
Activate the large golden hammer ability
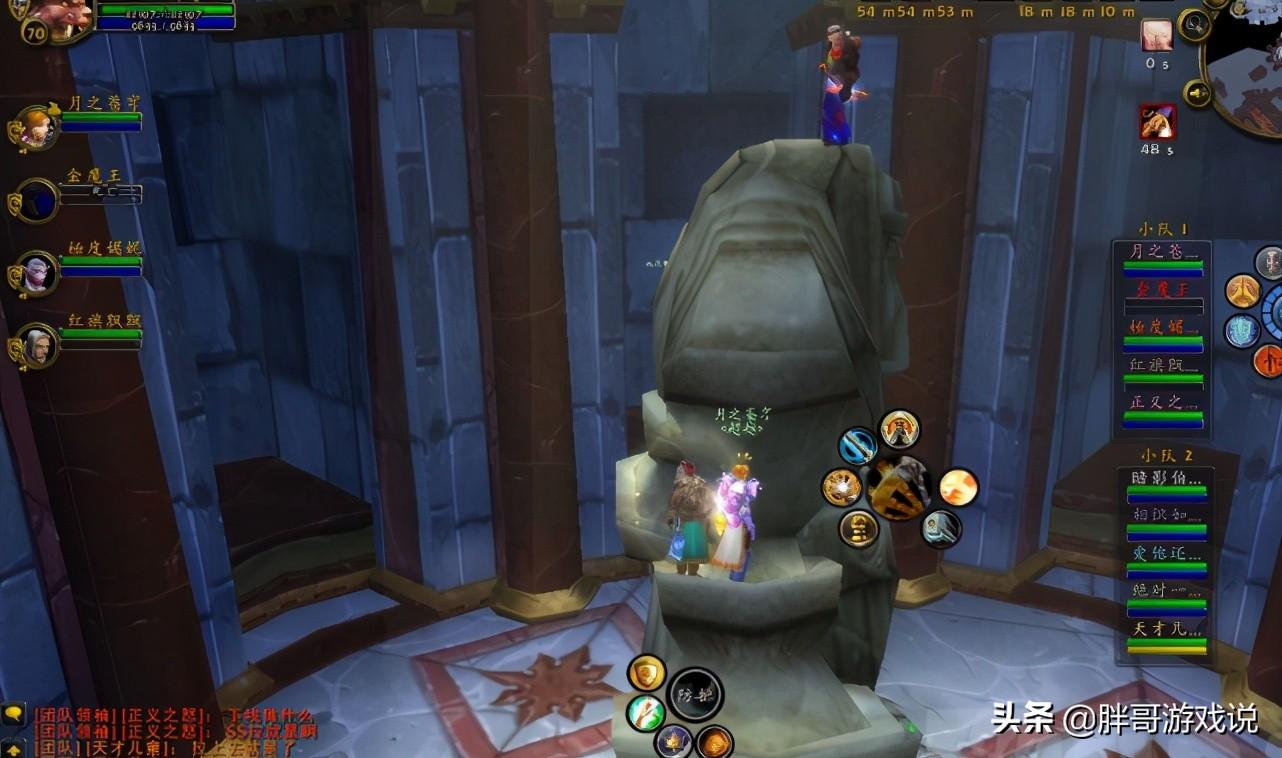[x=898, y=487]
